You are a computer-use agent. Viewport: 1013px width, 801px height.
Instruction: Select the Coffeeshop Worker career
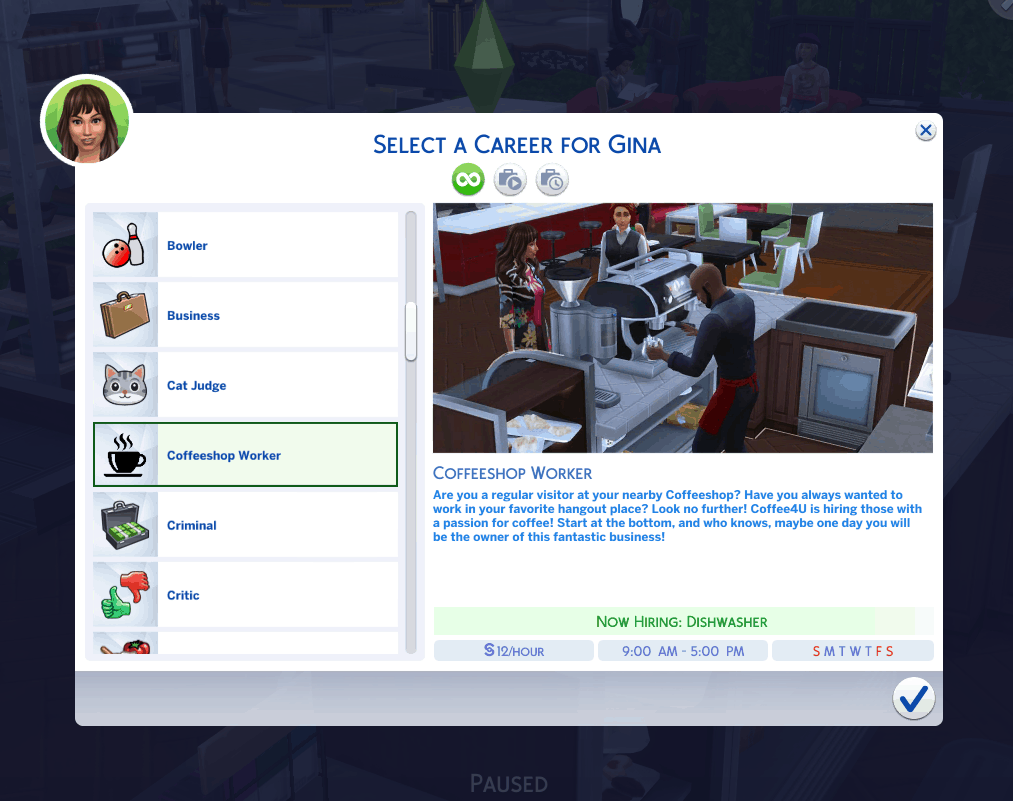[x=245, y=456]
